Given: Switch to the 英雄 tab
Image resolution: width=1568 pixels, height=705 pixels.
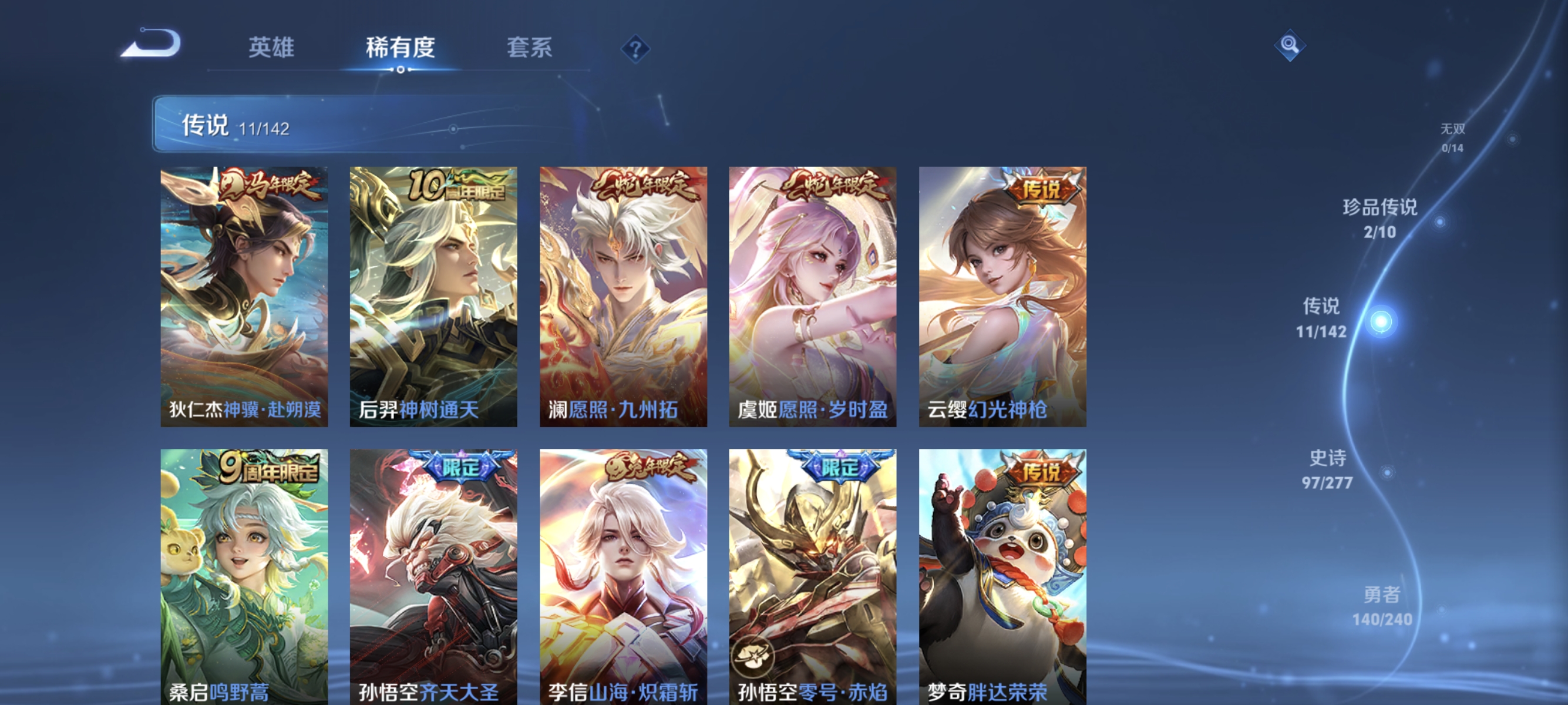Looking at the screenshot, I should (x=271, y=48).
